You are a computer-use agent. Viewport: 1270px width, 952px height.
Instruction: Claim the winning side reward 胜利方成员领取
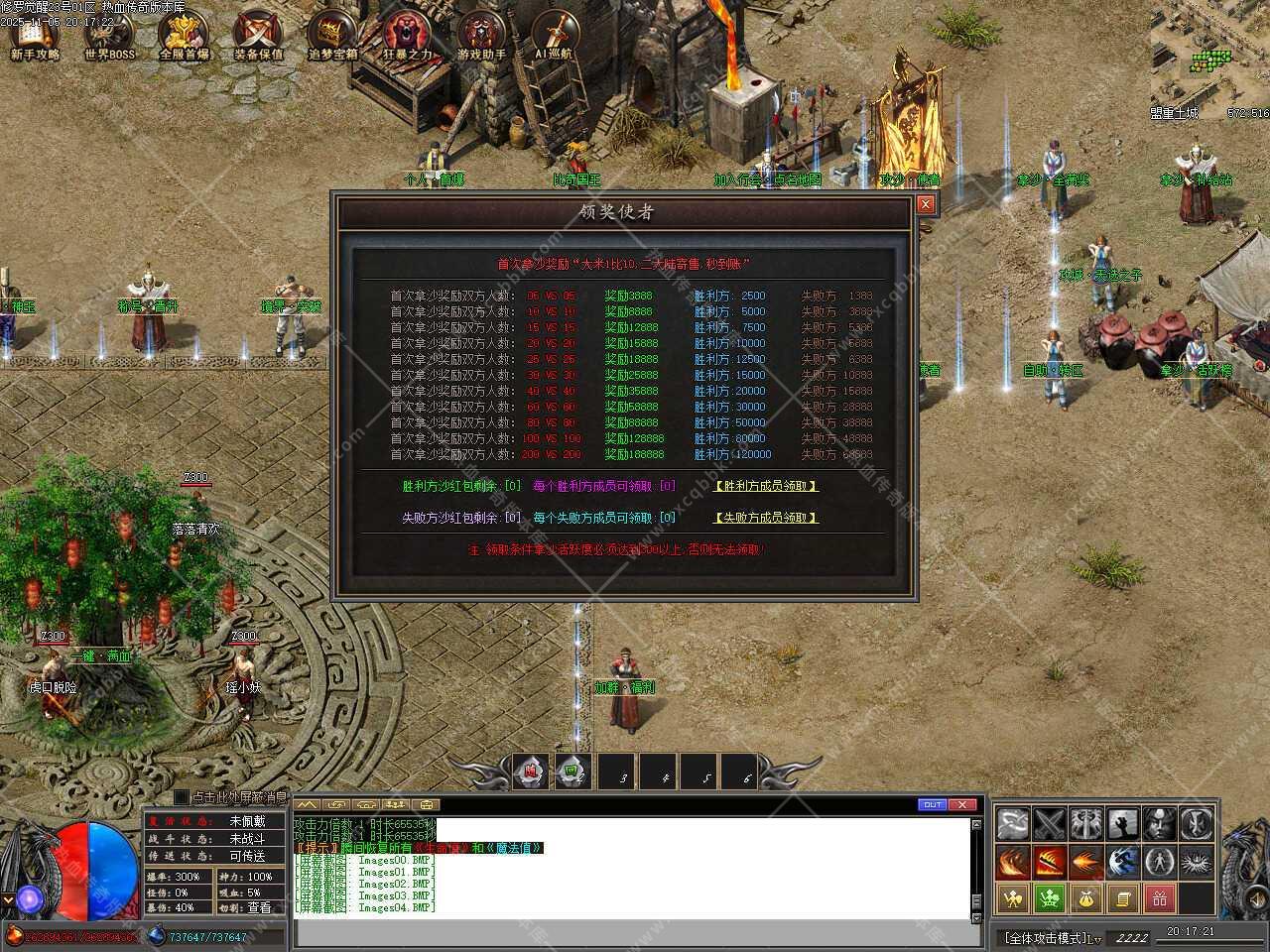point(766,486)
